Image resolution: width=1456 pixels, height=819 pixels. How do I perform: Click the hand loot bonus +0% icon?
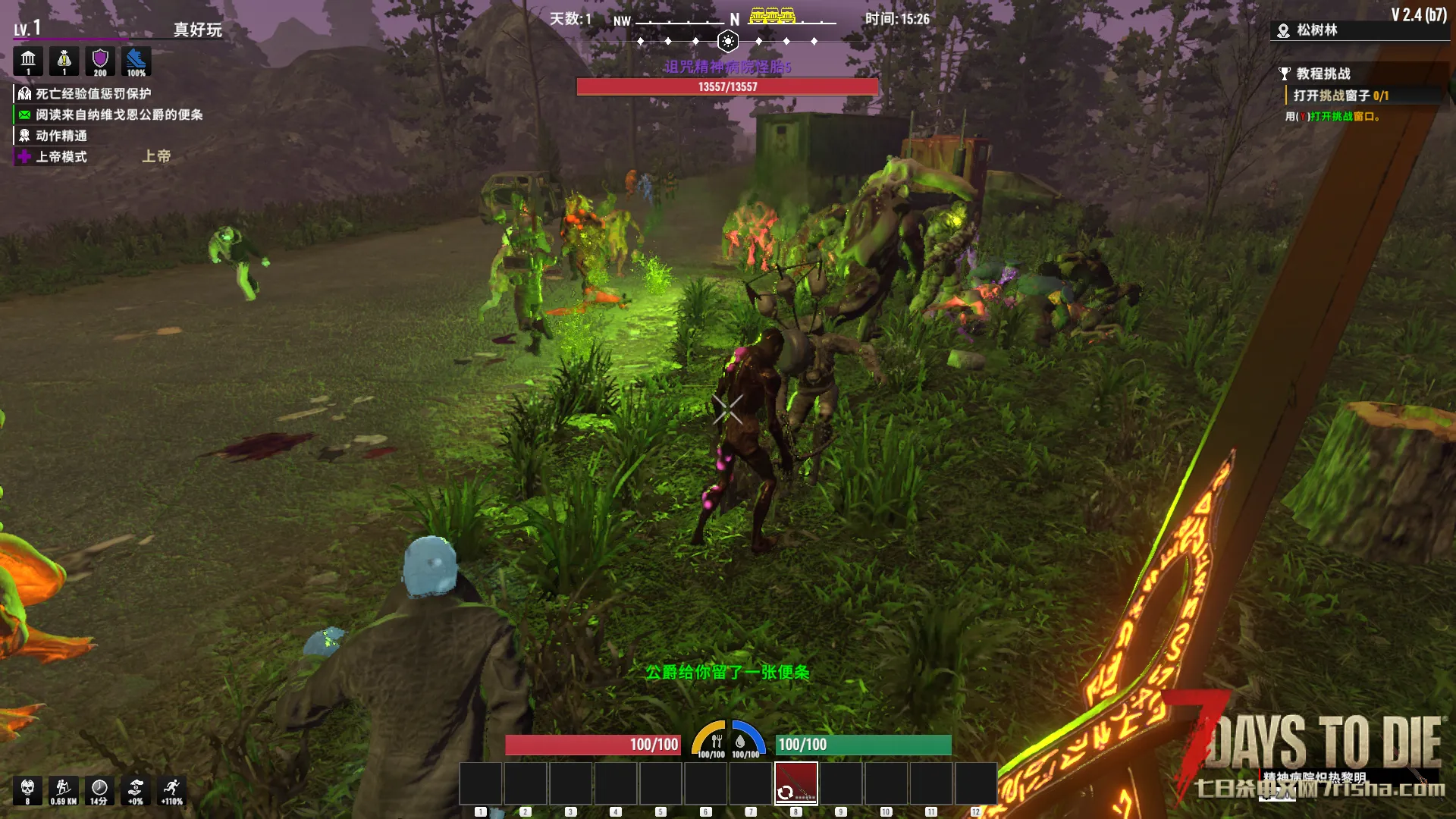136,790
